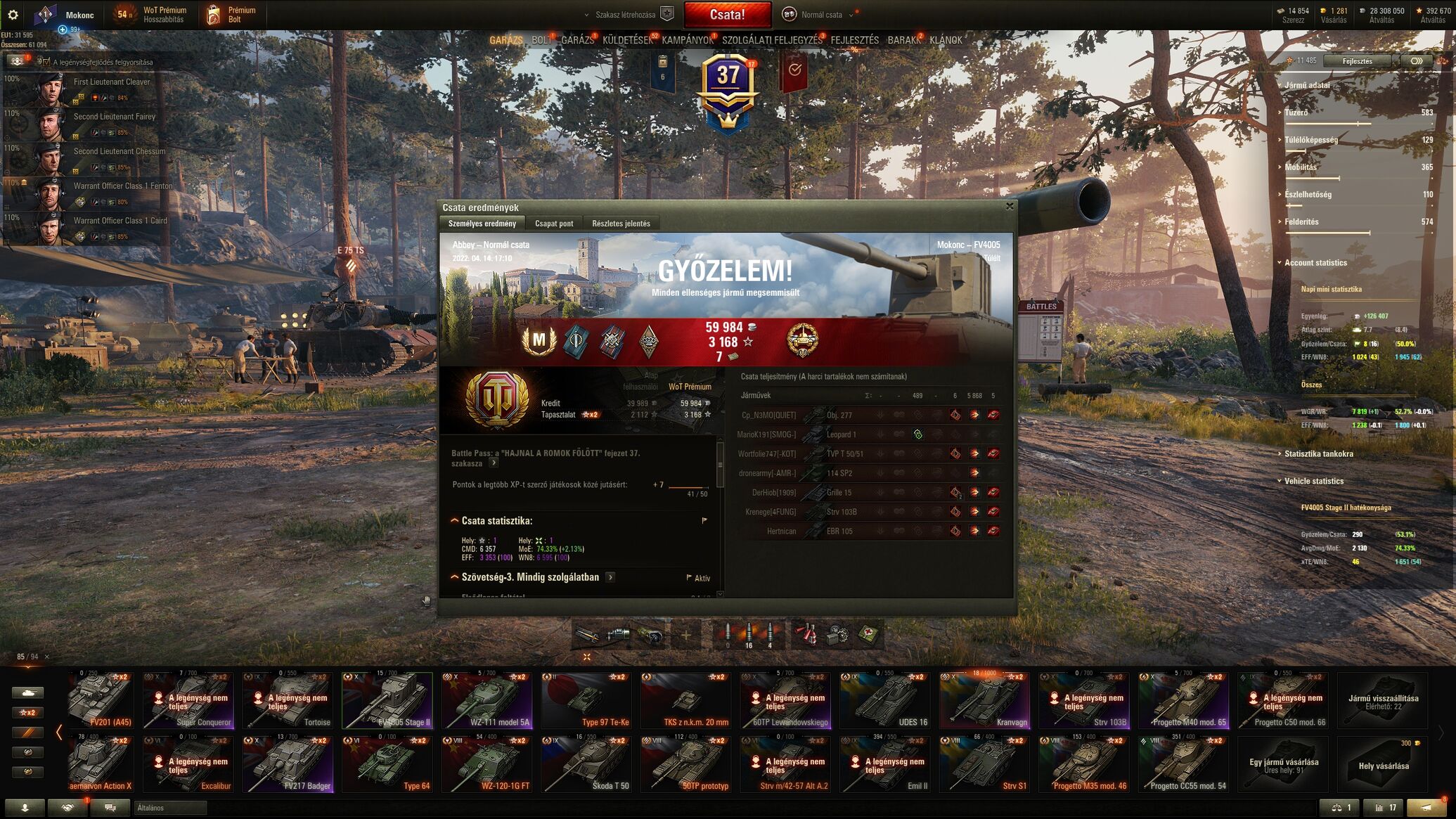The height and width of the screenshot is (819, 1456).
Task: Select the Škoda T 50 tank
Action: tap(586, 763)
